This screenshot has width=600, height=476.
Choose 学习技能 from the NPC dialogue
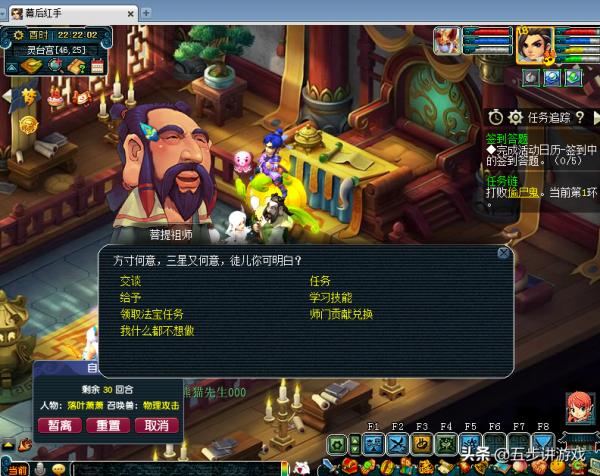click(x=331, y=297)
